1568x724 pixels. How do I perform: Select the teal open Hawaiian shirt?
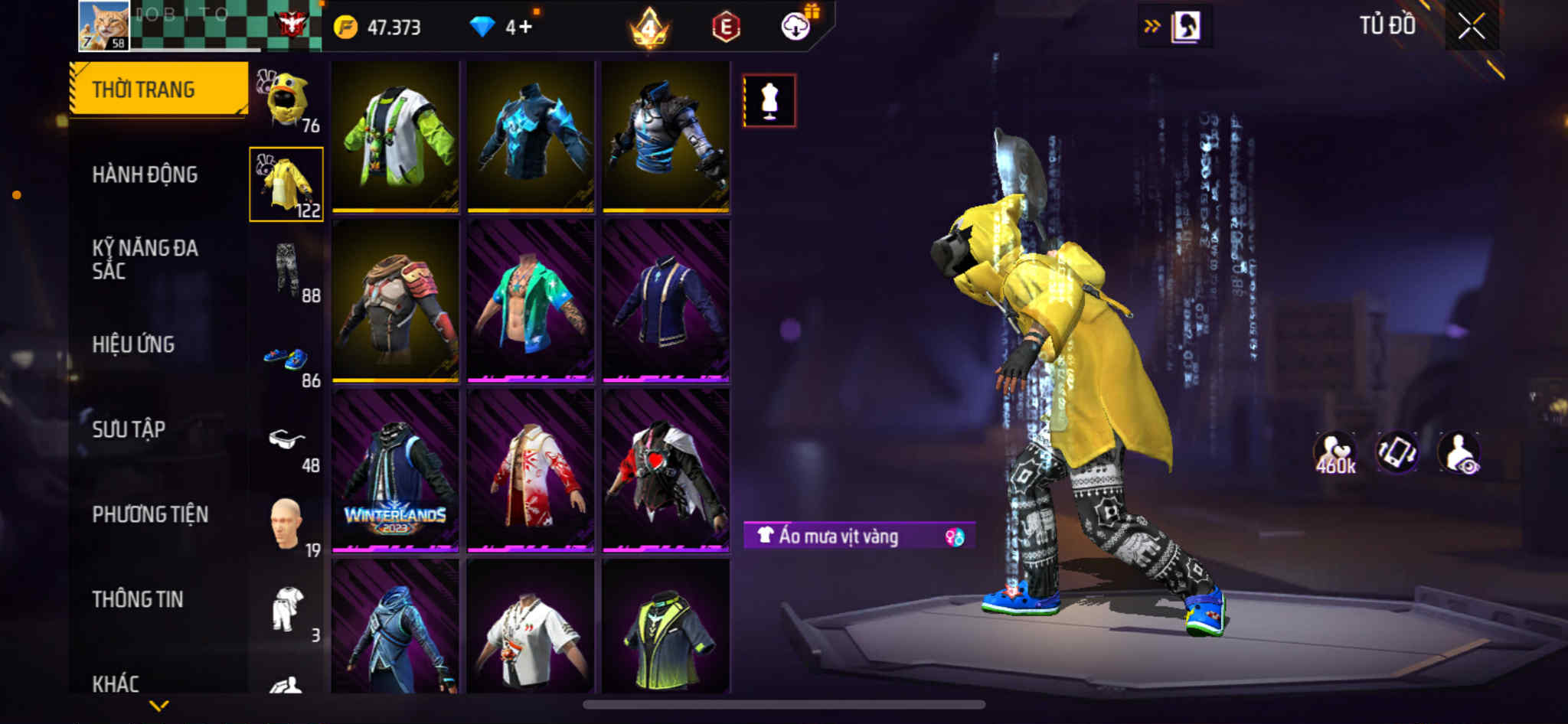pyautogui.click(x=531, y=301)
